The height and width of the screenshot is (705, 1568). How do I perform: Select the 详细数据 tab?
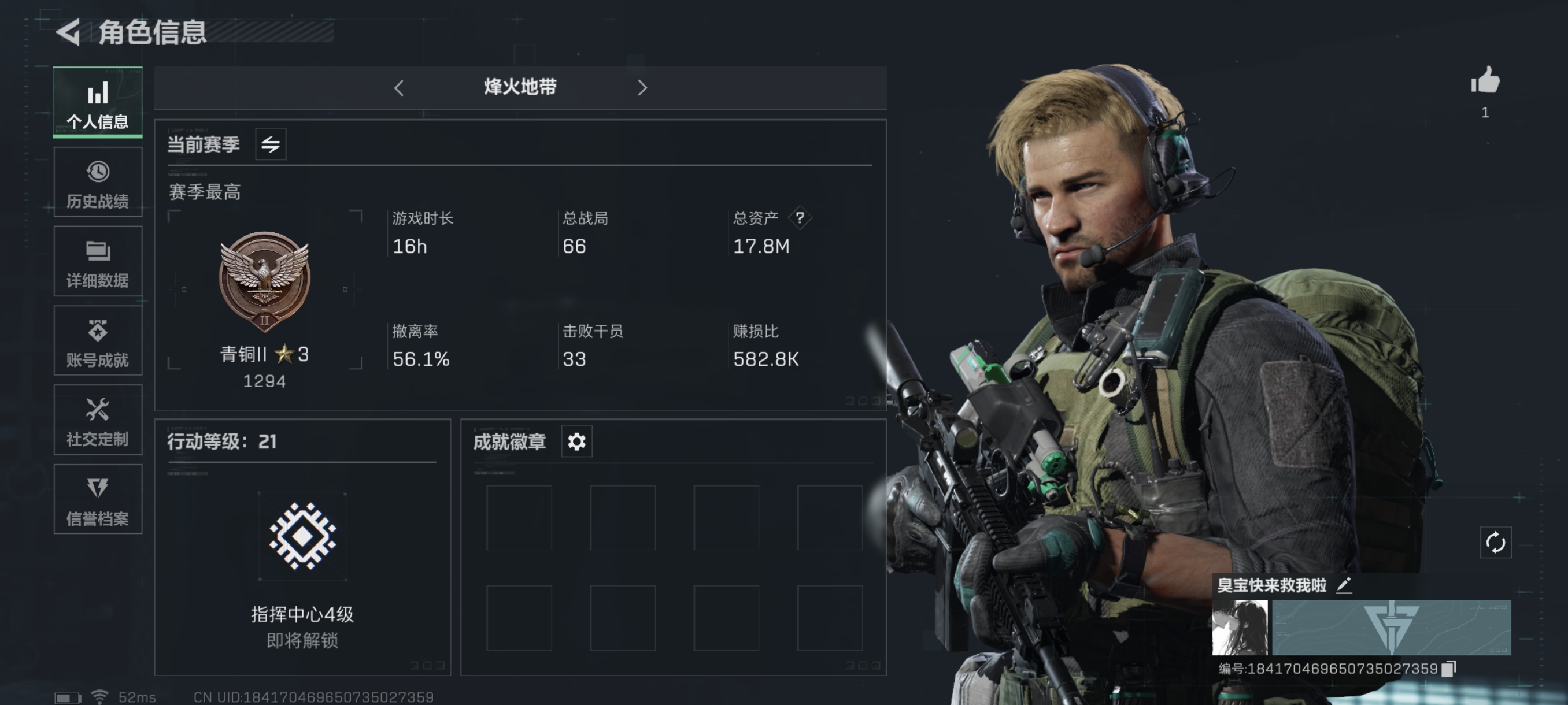coord(97,262)
